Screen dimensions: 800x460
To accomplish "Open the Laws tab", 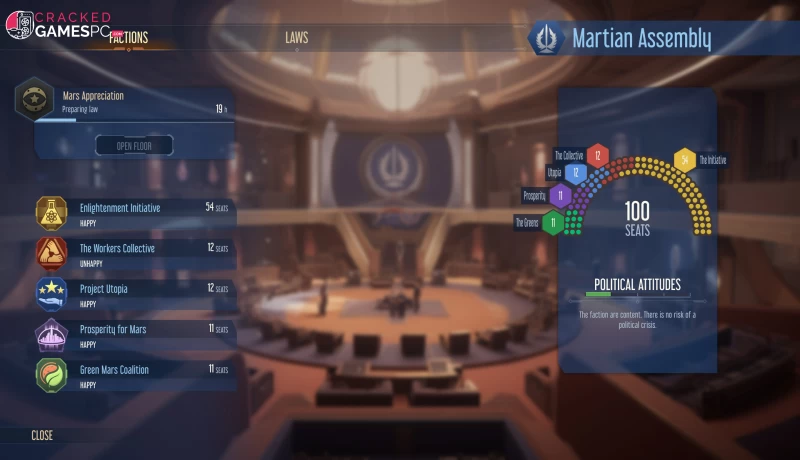I will coord(296,38).
